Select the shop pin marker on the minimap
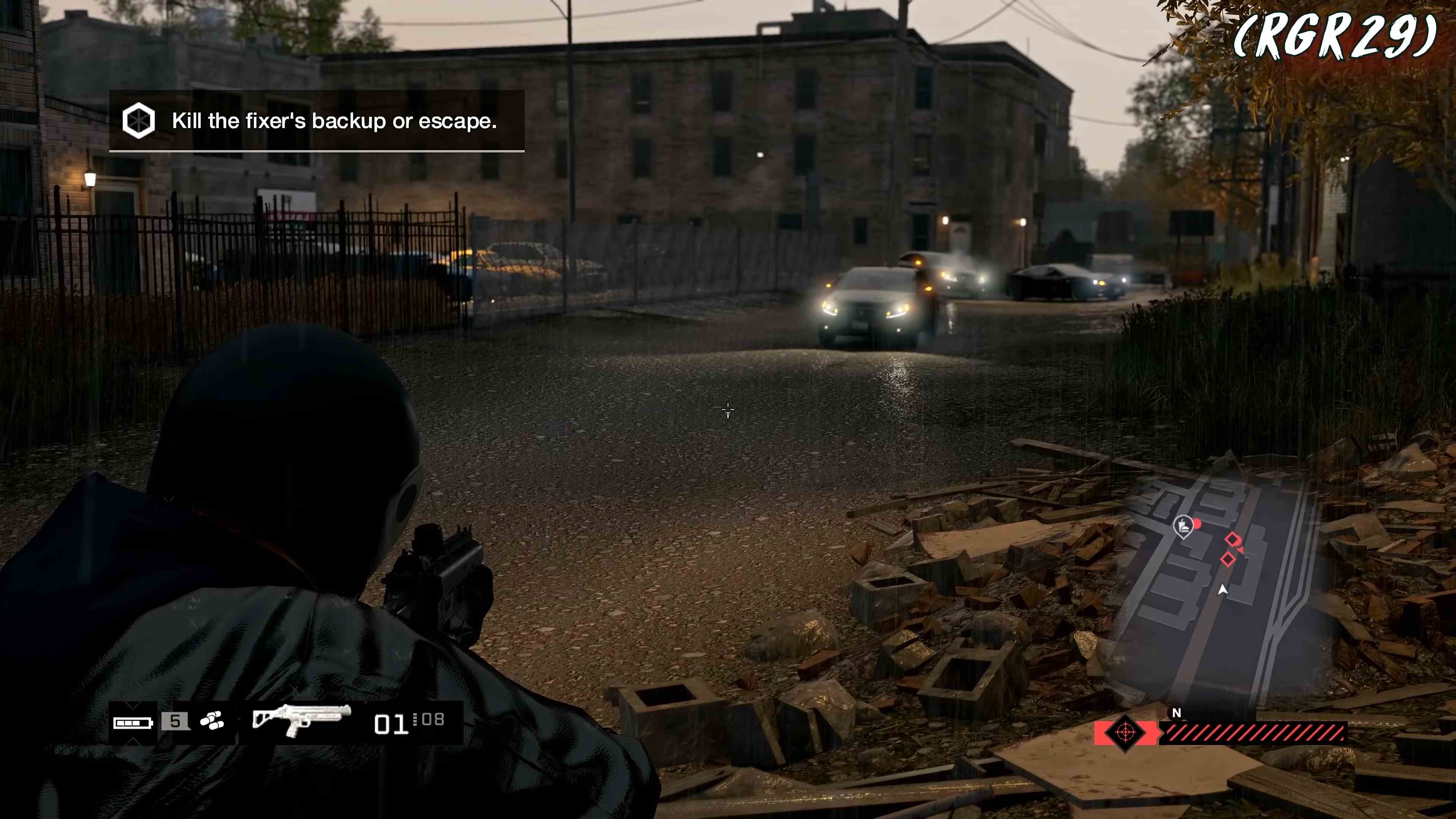This screenshot has height=819, width=1456. click(1183, 526)
